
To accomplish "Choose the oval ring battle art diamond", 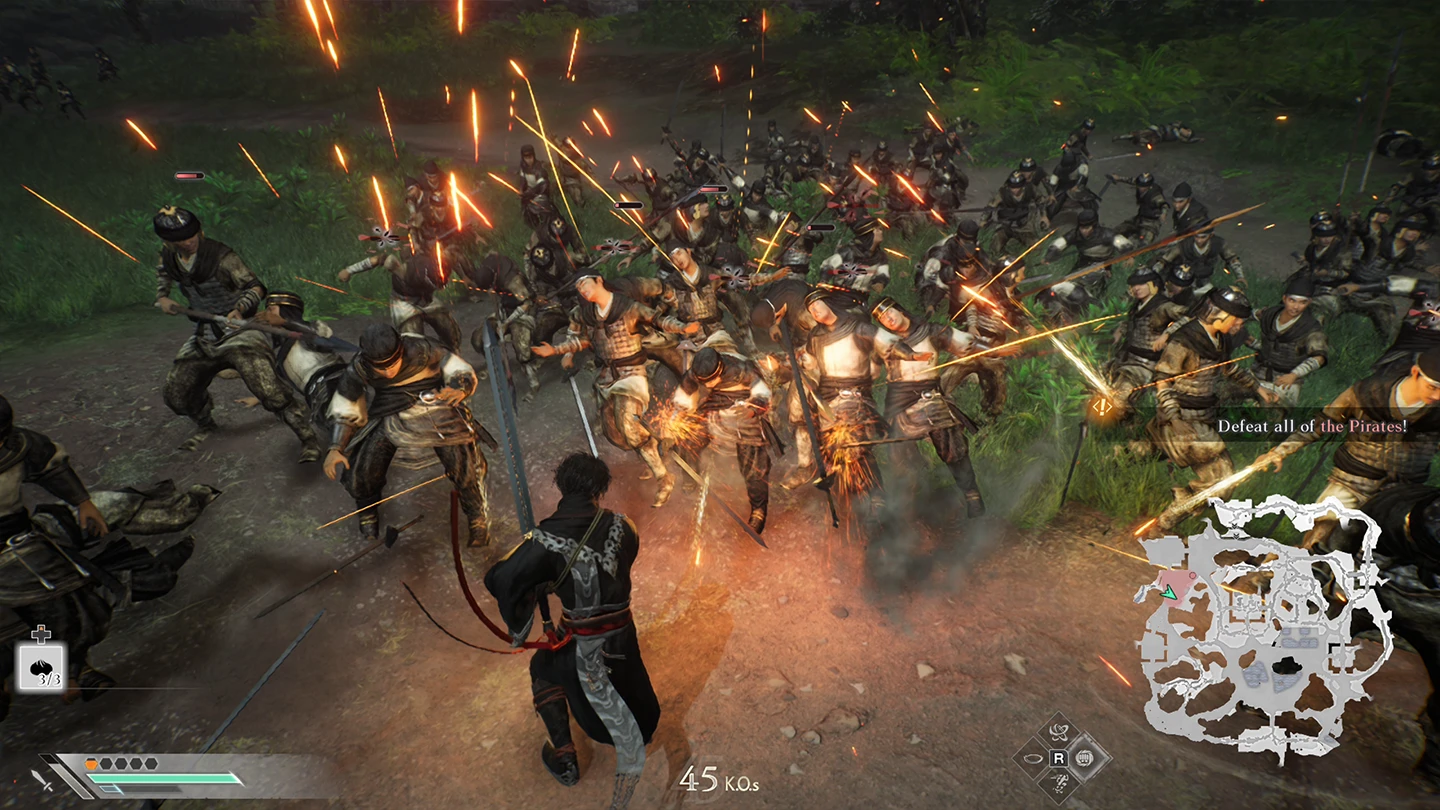I will (1032, 758).
